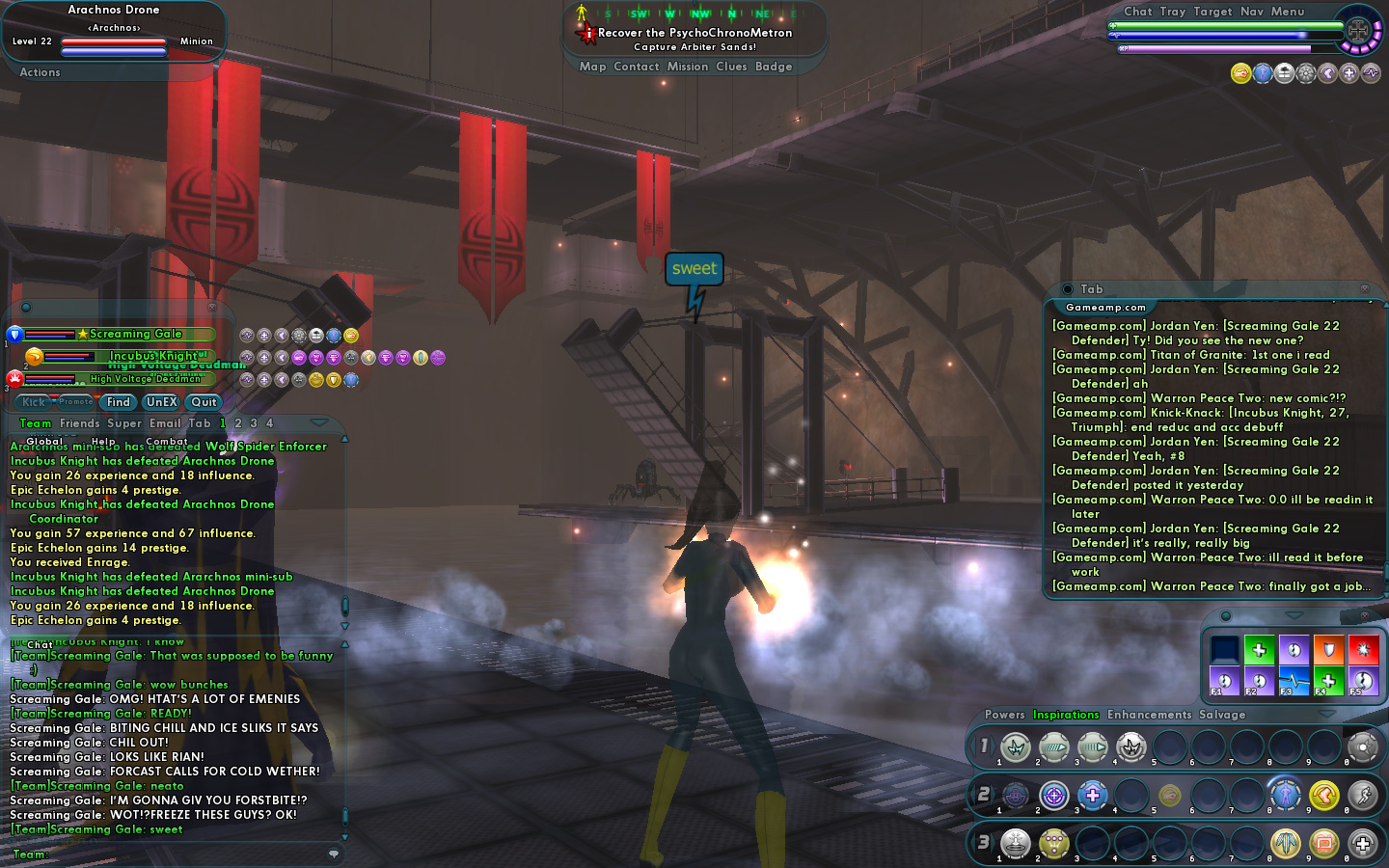Toggle the Chat window from top menu

(x=1137, y=12)
